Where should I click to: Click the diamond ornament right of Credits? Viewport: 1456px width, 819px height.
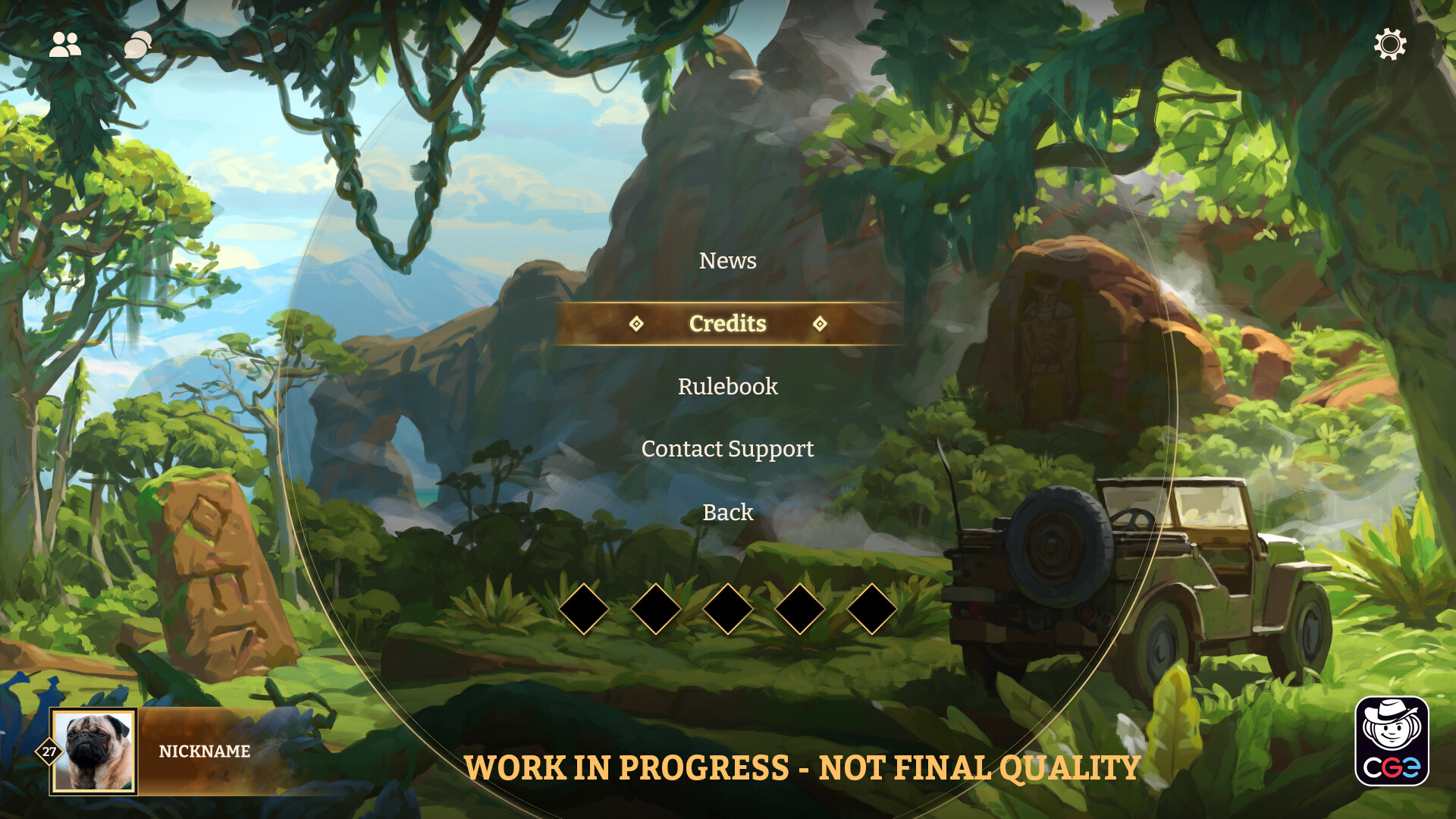point(819,324)
